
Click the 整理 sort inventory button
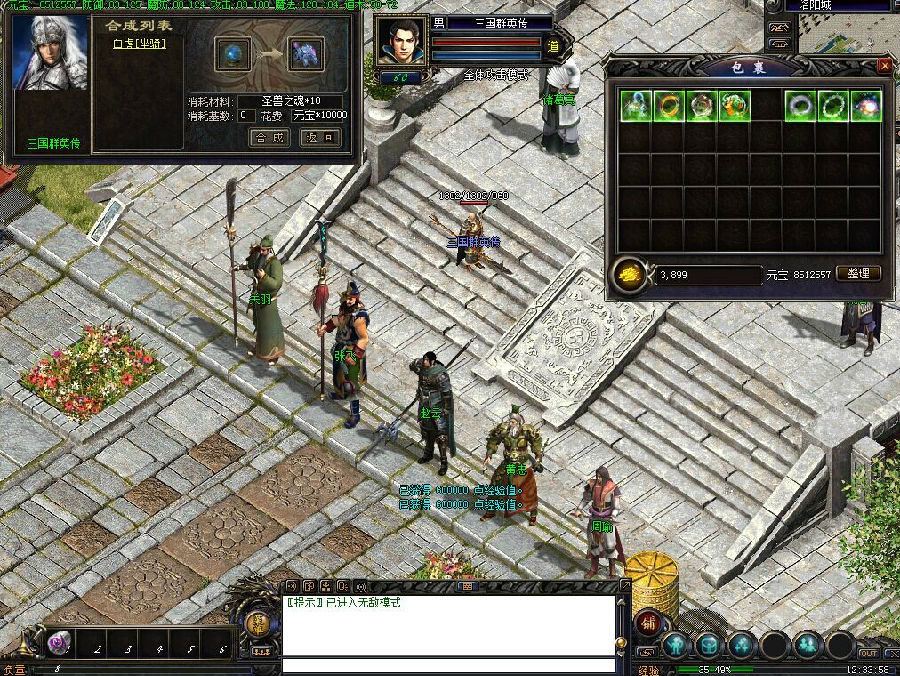[857, 273]
